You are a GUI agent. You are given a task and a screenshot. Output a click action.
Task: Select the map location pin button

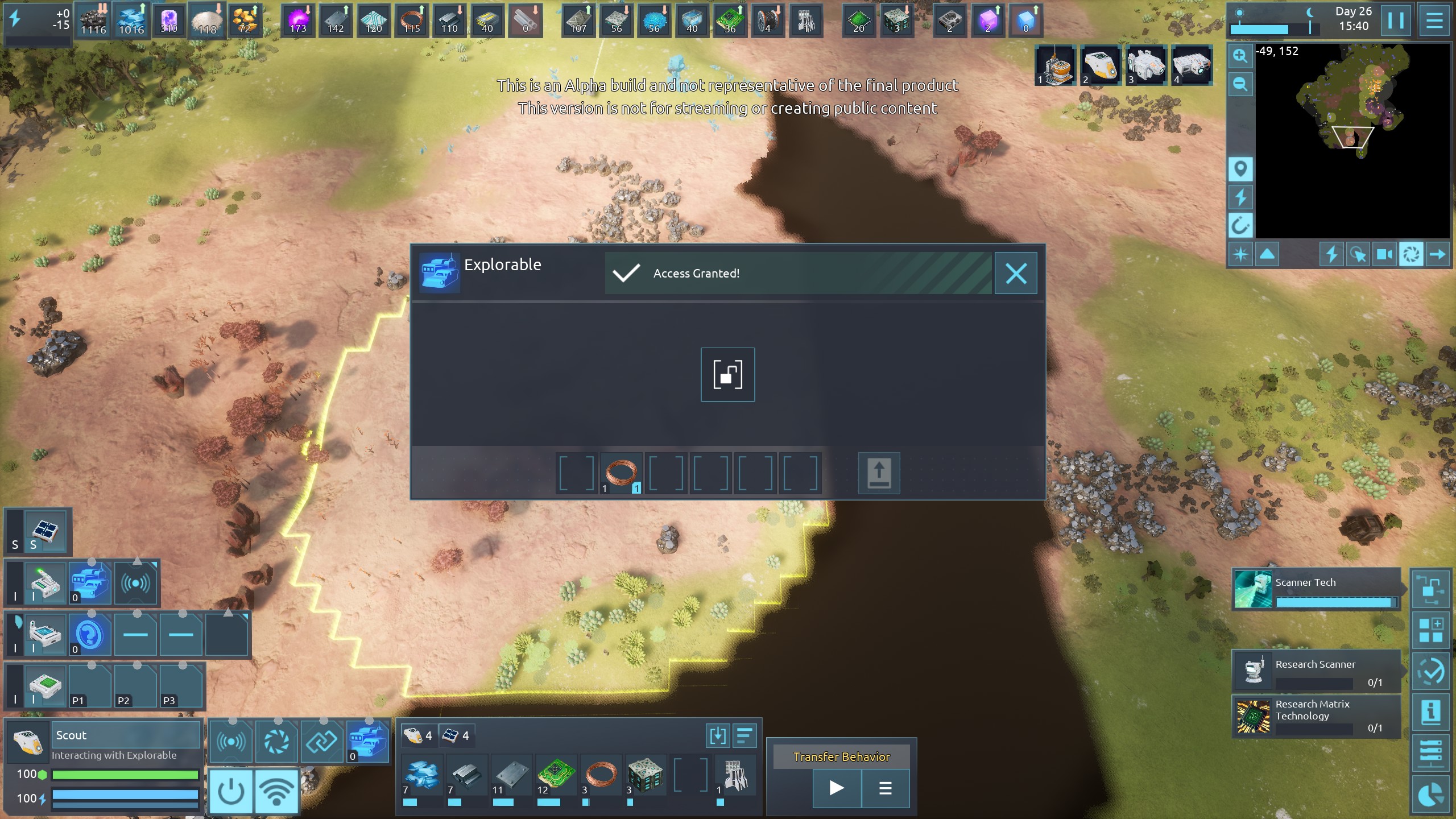[x=1240, y=169]
